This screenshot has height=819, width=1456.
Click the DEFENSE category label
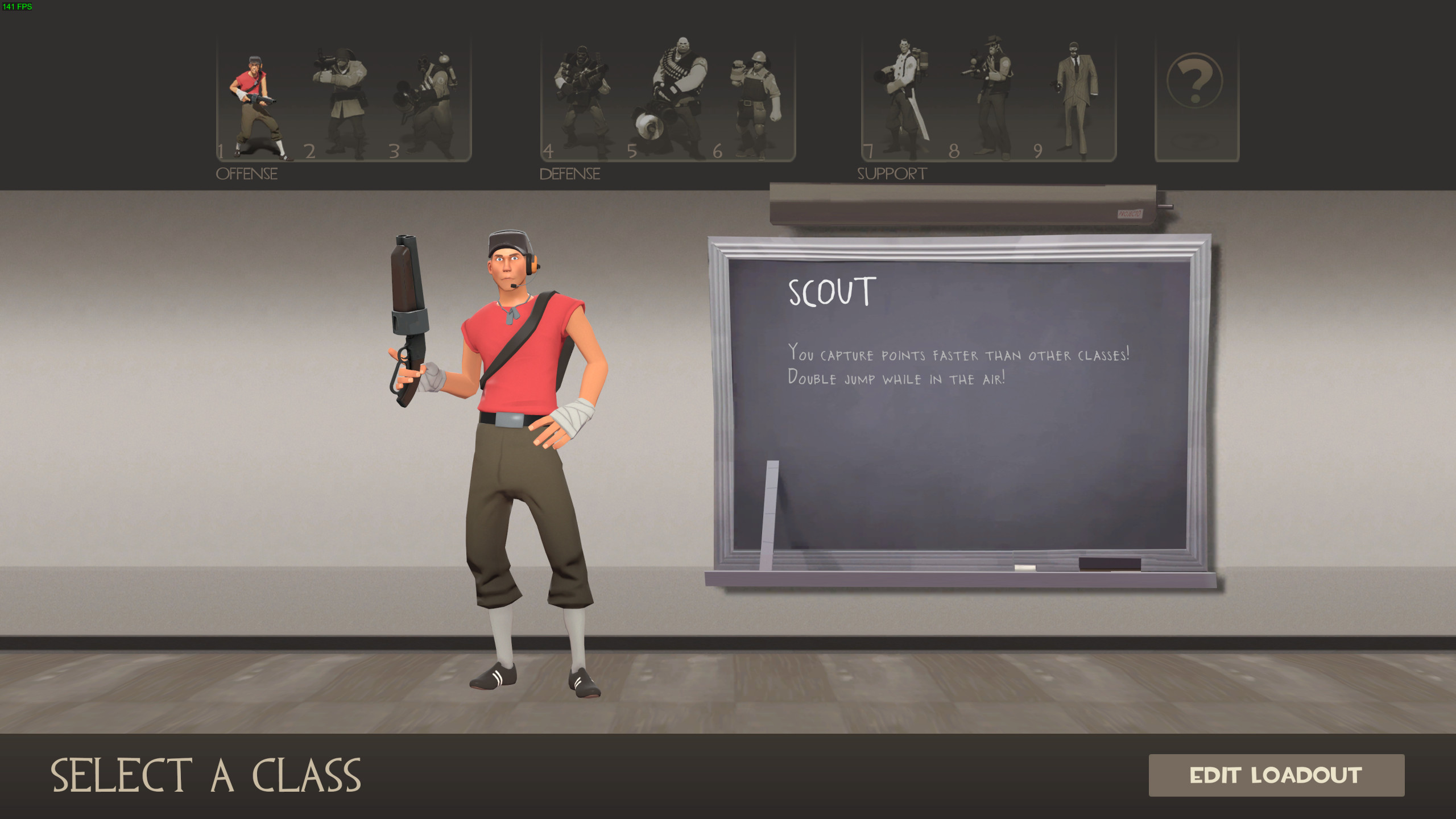[569, 174]
